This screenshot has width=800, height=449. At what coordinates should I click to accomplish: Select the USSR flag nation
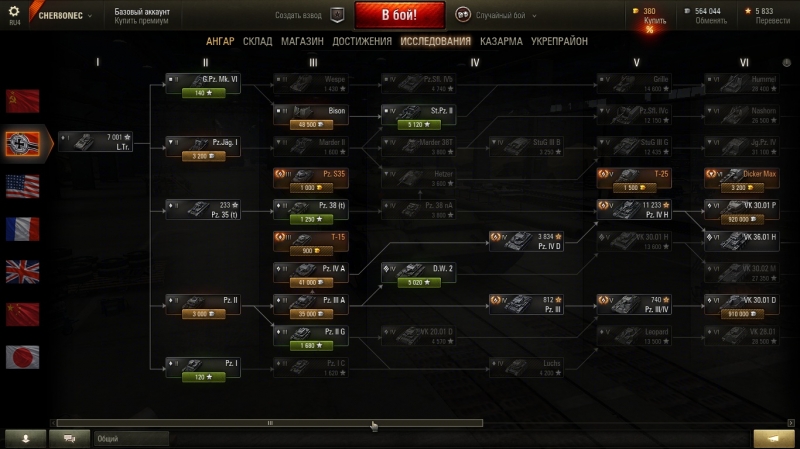point(22,100)
